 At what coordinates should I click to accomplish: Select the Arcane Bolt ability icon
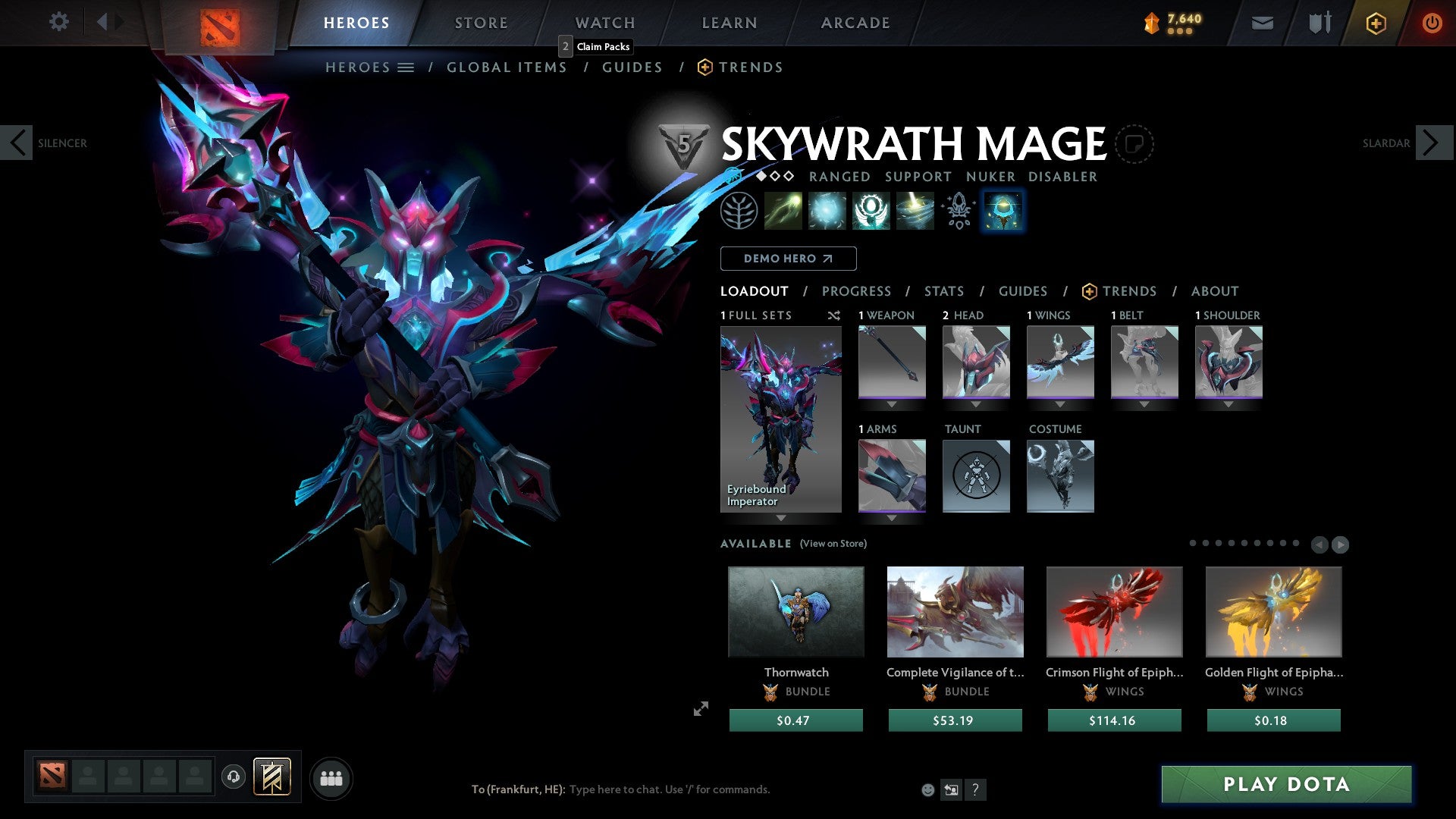pyautogui.click(x=783, y=211)
